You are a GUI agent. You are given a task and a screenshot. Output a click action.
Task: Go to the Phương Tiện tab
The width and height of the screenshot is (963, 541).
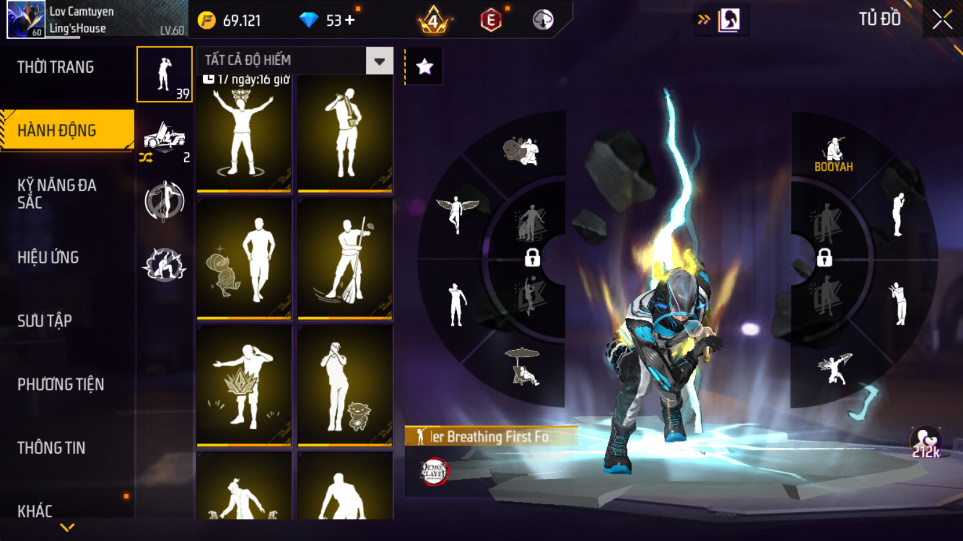[61, 384]
